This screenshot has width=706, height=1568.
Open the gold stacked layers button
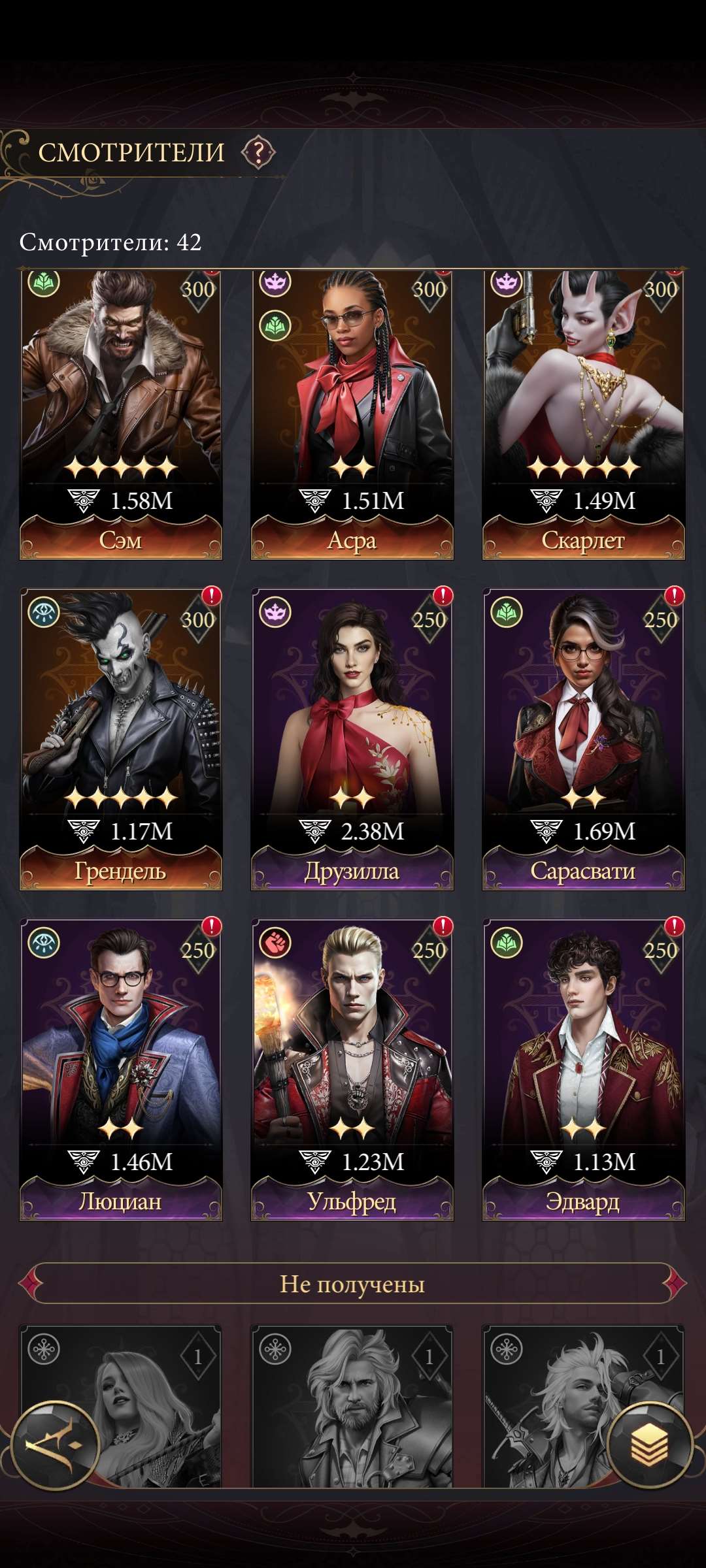649,1444
